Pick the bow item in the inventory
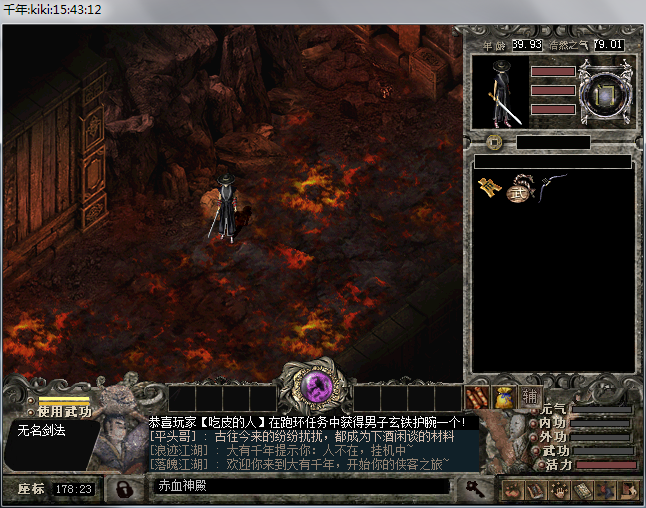Screen dimensions: 646x508 (549, 184)
